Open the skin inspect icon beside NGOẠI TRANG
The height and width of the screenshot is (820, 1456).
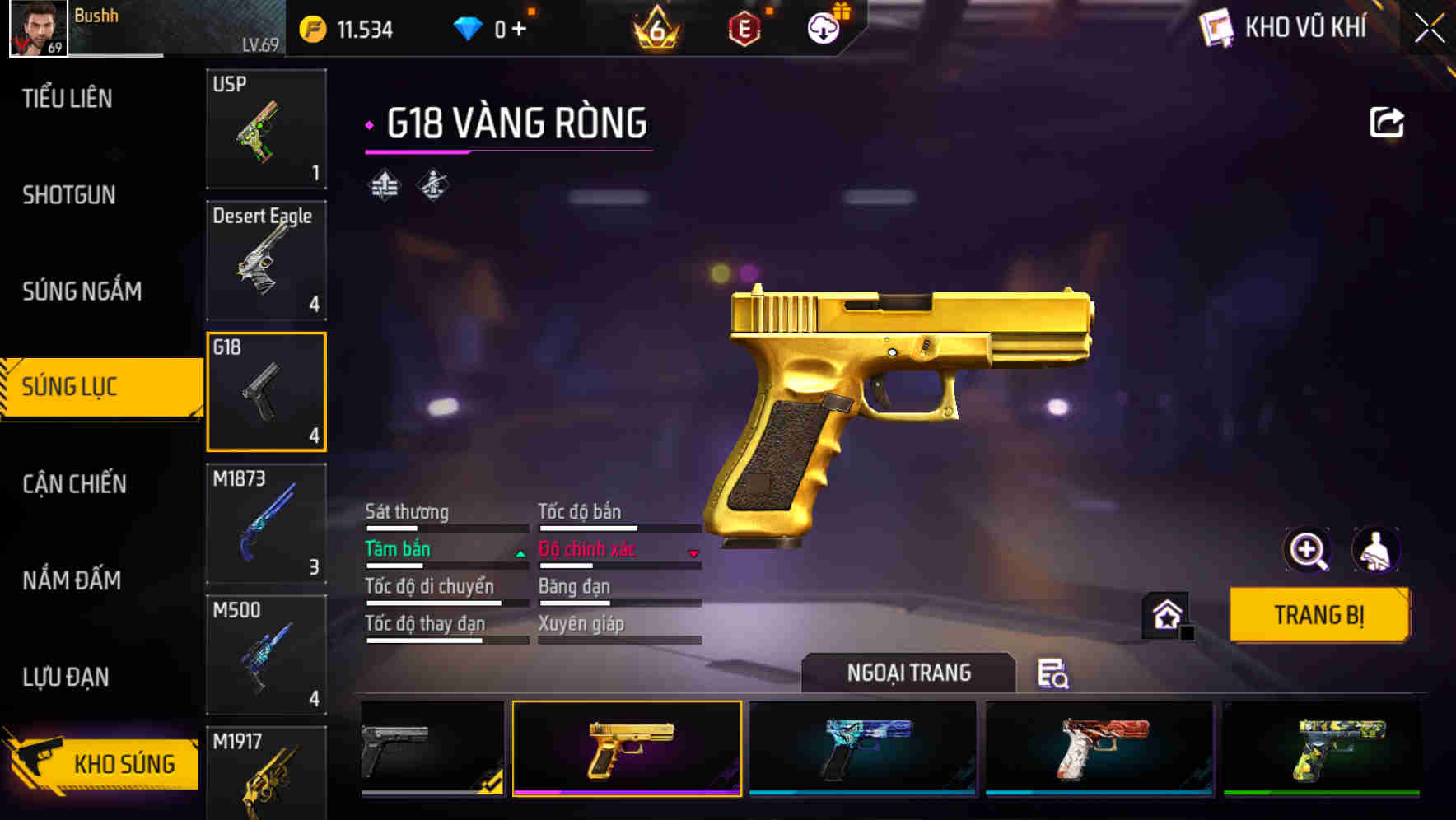(x=1054, y=673)
